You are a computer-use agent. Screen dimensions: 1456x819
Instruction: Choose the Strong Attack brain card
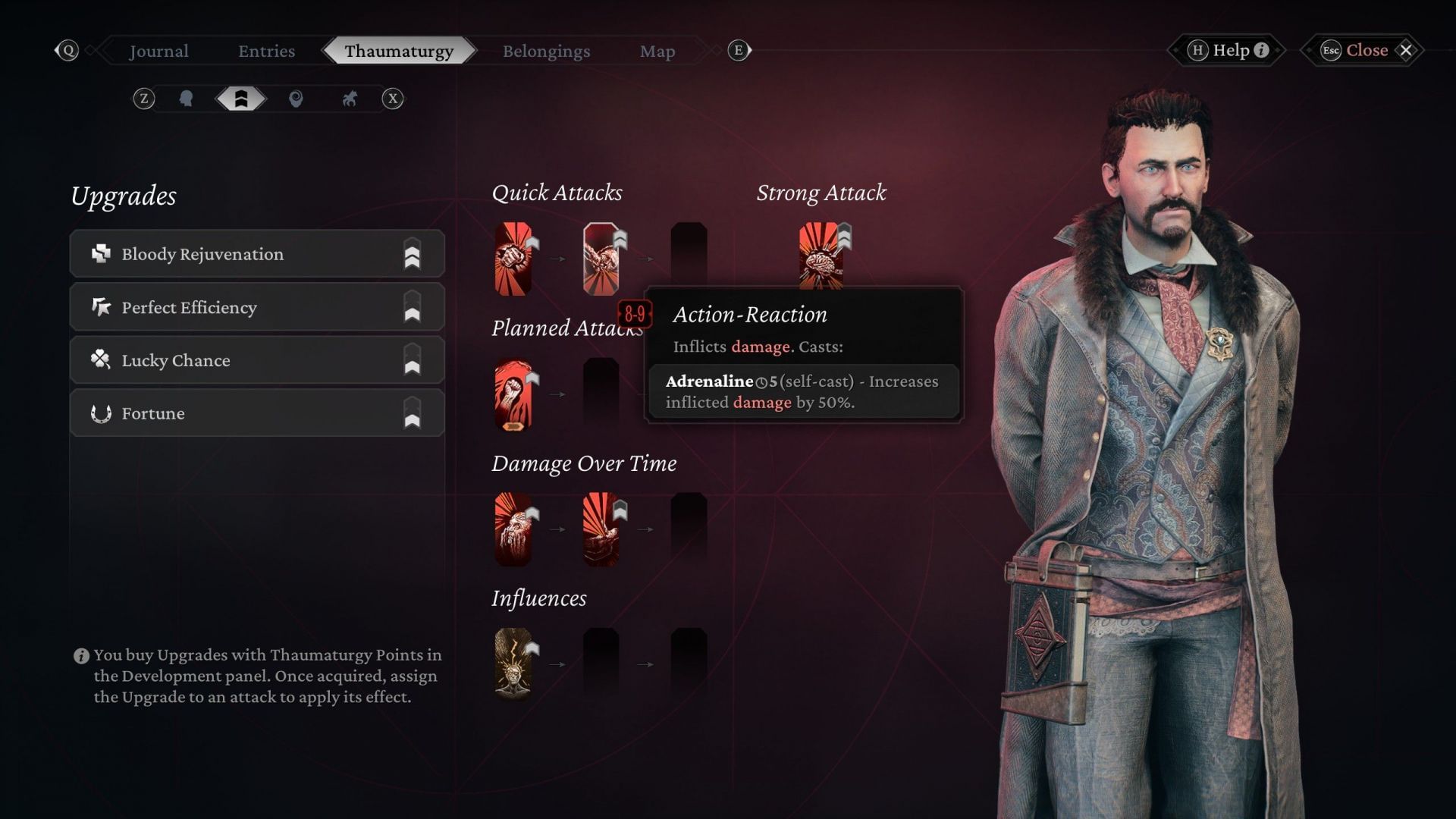coord(821,256)
